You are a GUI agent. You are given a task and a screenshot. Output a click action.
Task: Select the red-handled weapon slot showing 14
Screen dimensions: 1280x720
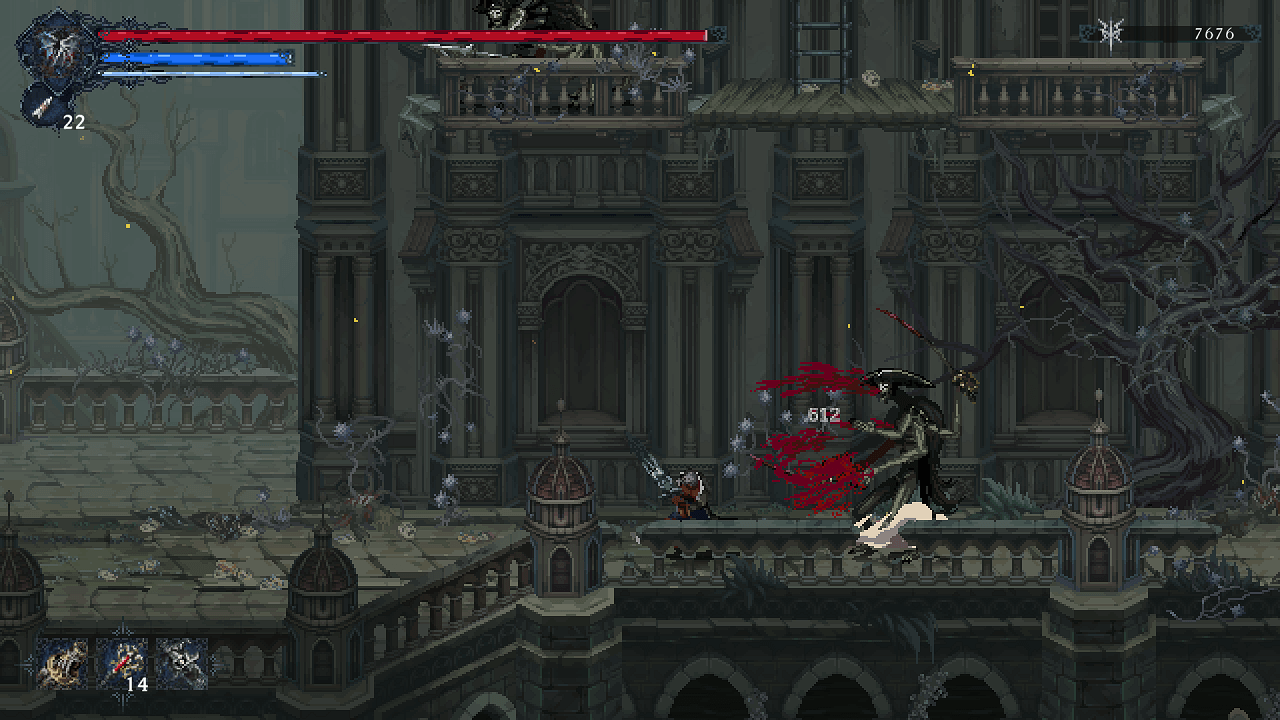pyautogui.click(x=122, y=662)
